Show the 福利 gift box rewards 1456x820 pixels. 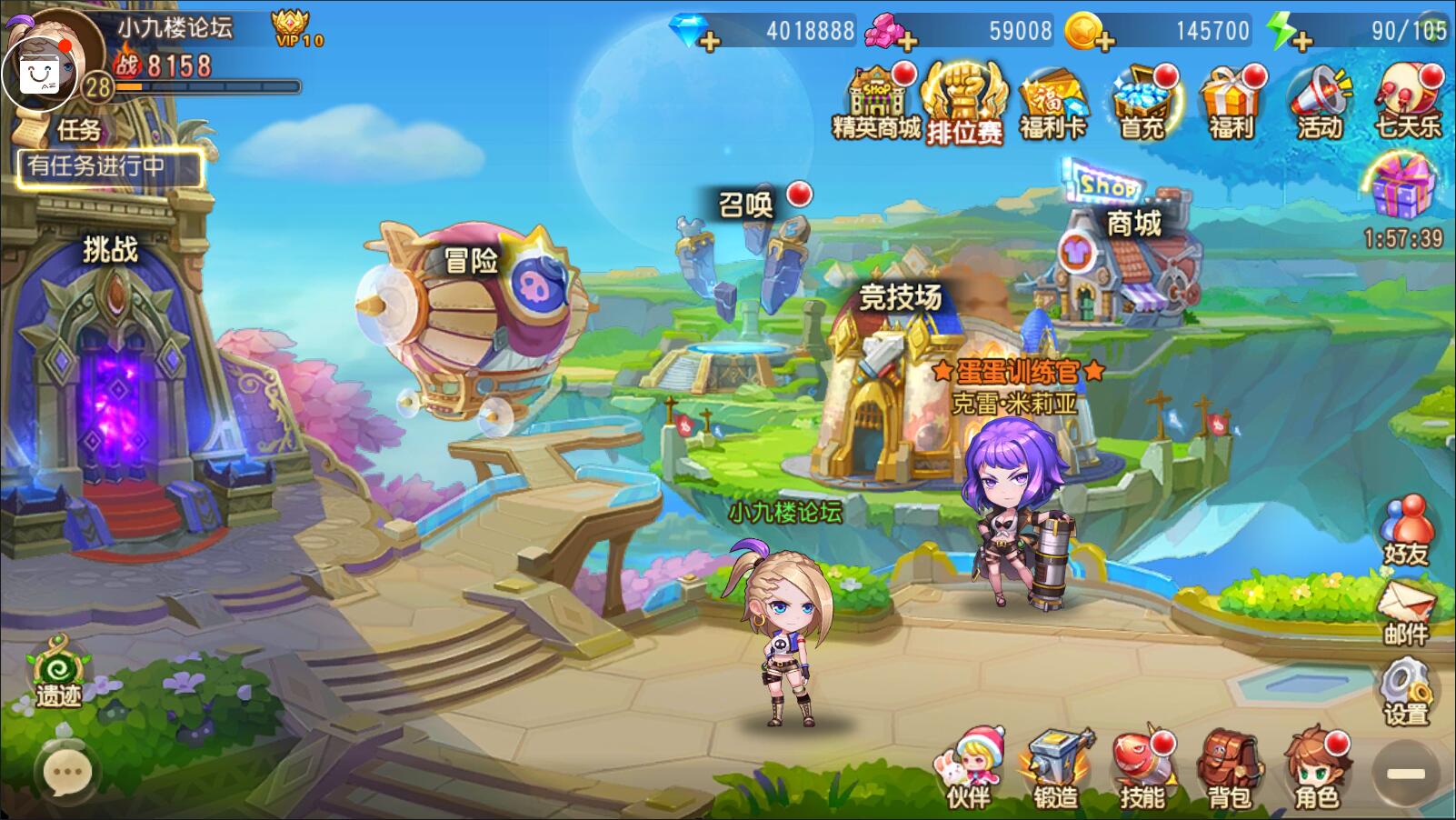[x=1231, y=102]
